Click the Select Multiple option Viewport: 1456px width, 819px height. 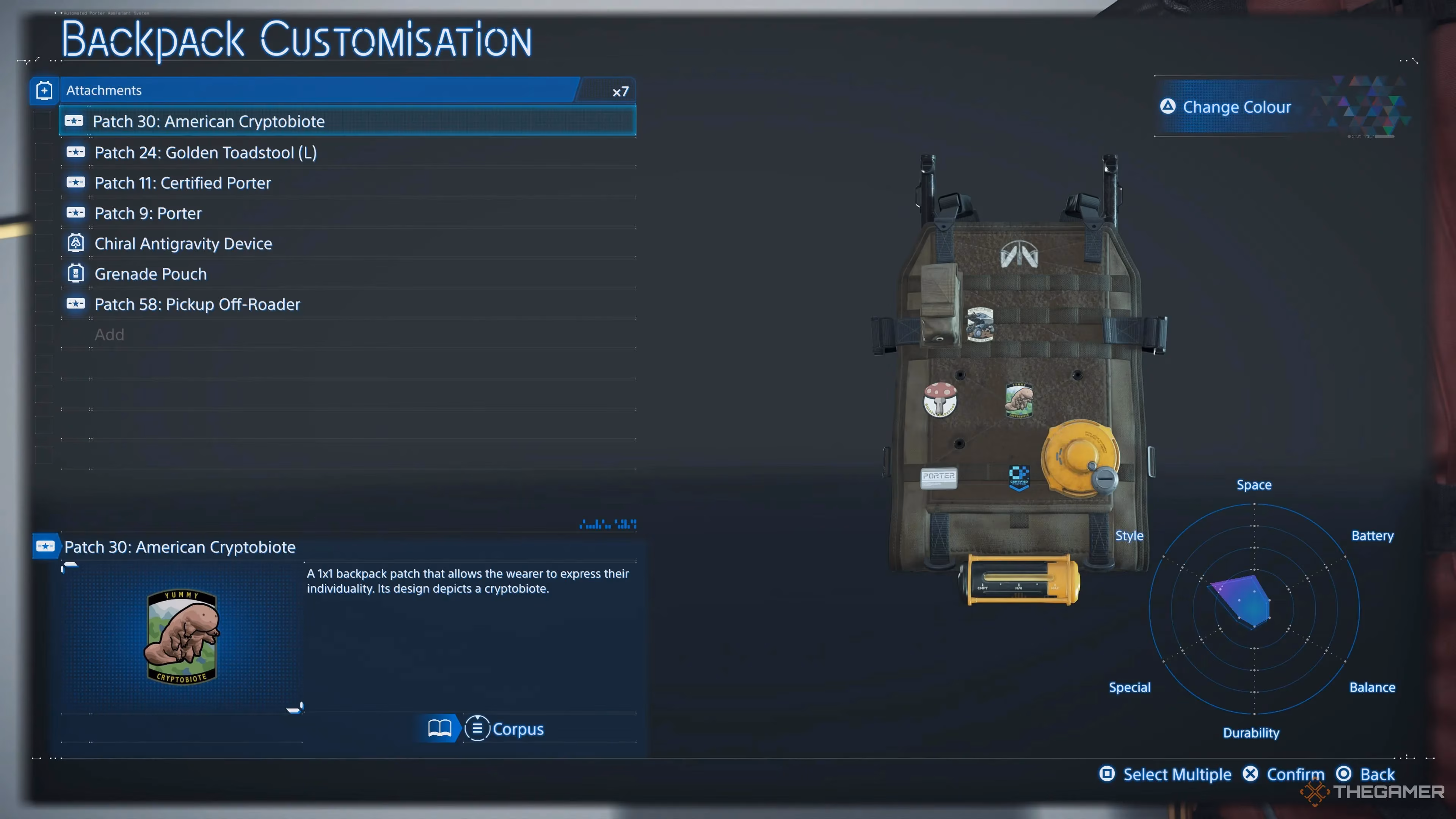click(1166, 774)
